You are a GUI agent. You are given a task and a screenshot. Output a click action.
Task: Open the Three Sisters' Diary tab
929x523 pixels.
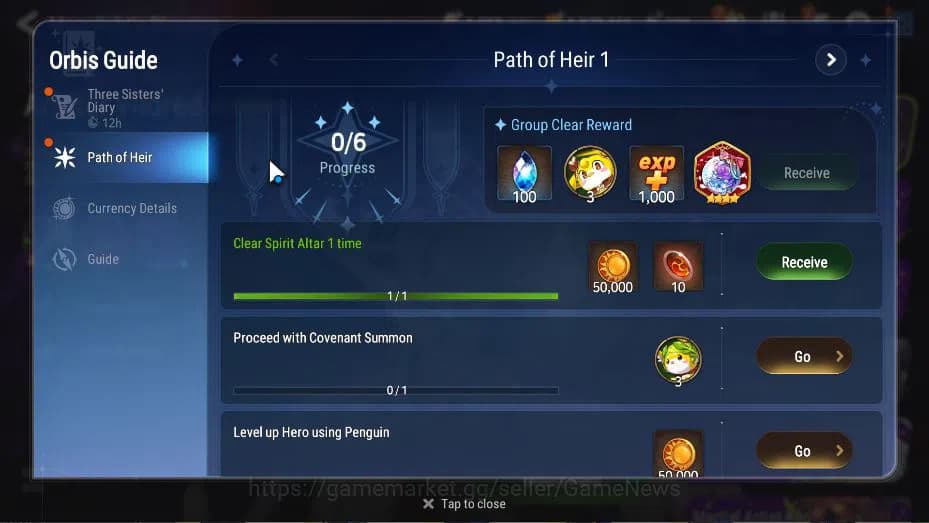click(x=120, y=107)
